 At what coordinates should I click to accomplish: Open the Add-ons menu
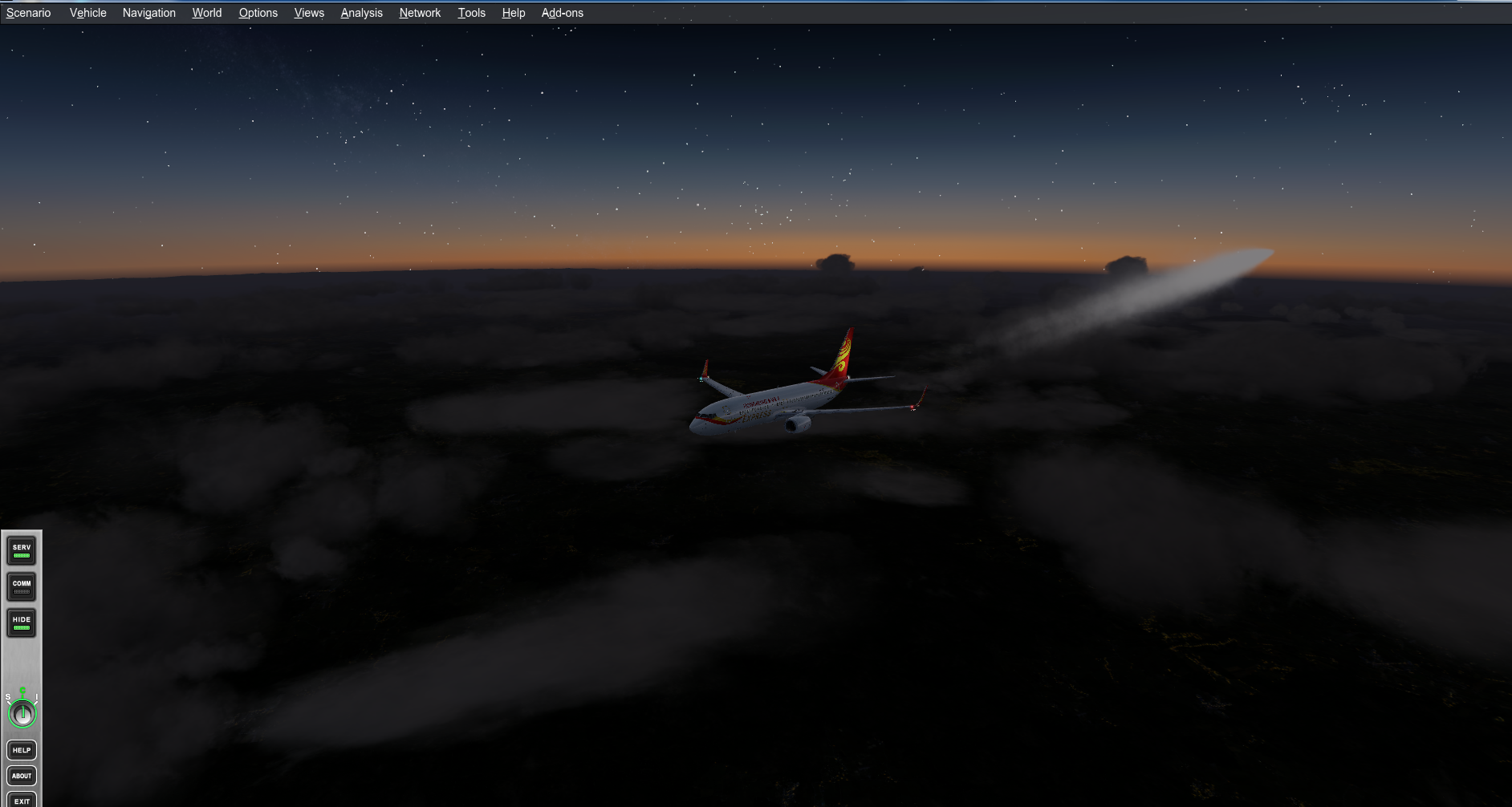[562, 13]
